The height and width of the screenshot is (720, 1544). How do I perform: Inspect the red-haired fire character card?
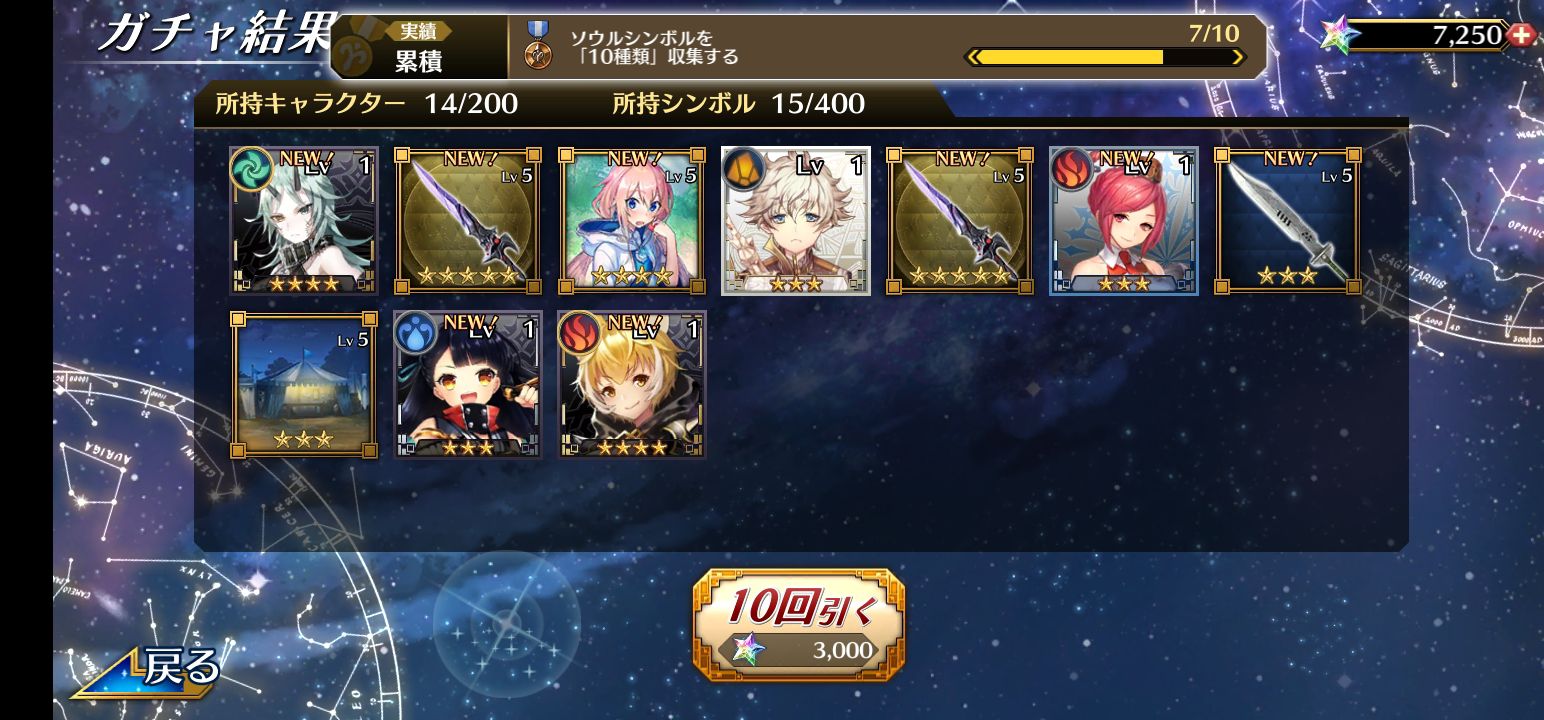point(1124,221)
